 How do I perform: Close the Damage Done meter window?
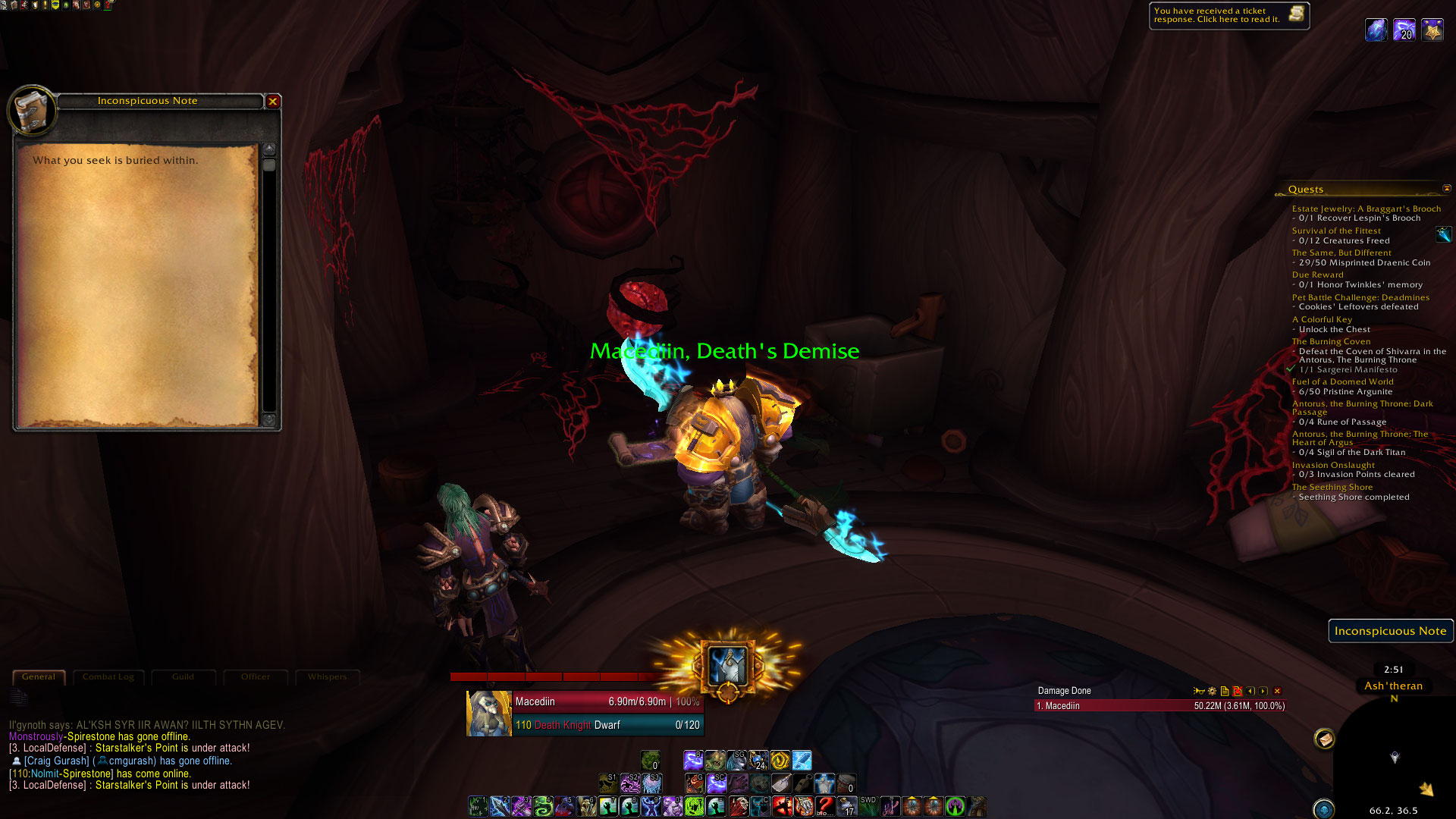coord(1277,691)
